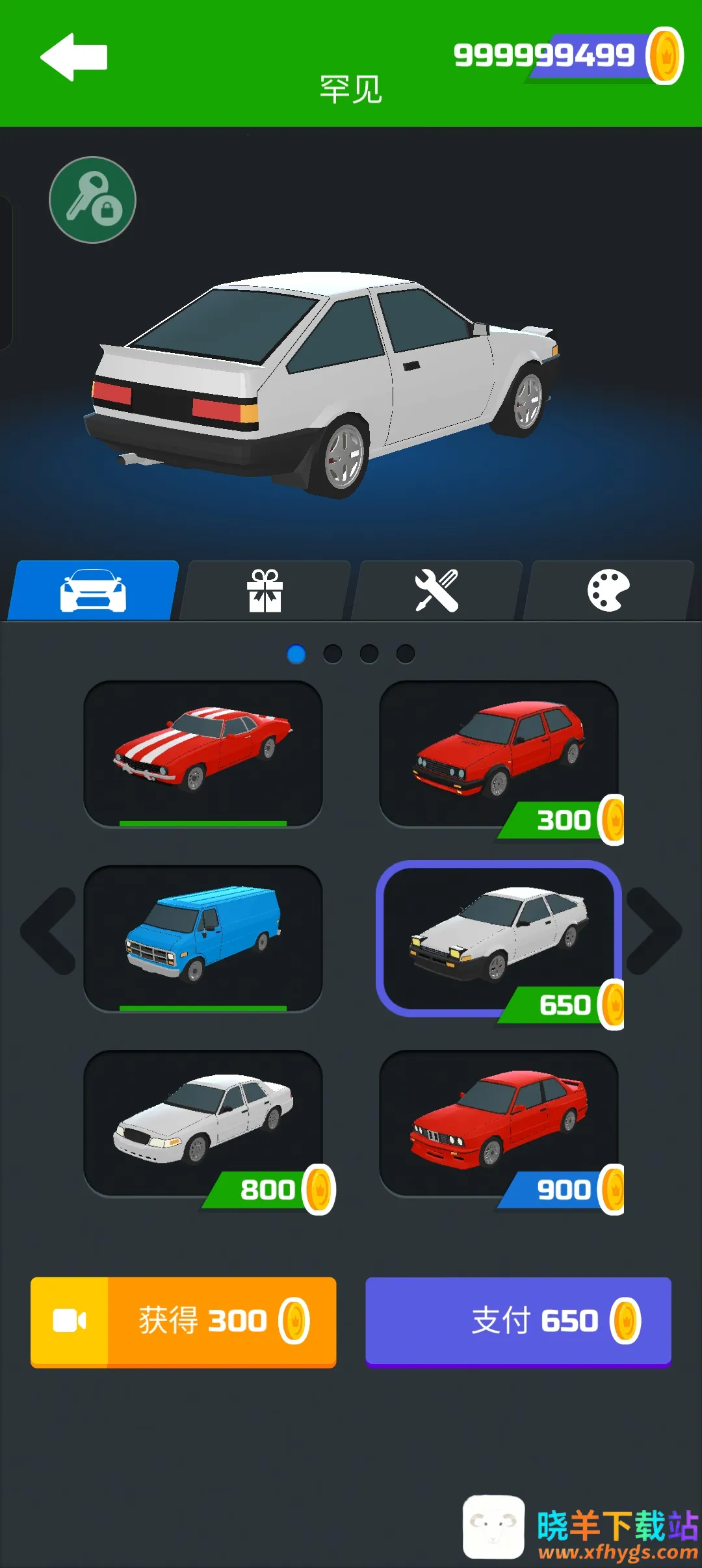Switch to the car selection tab
This screenshot has height=1568, width=702.
click(93, 590)
